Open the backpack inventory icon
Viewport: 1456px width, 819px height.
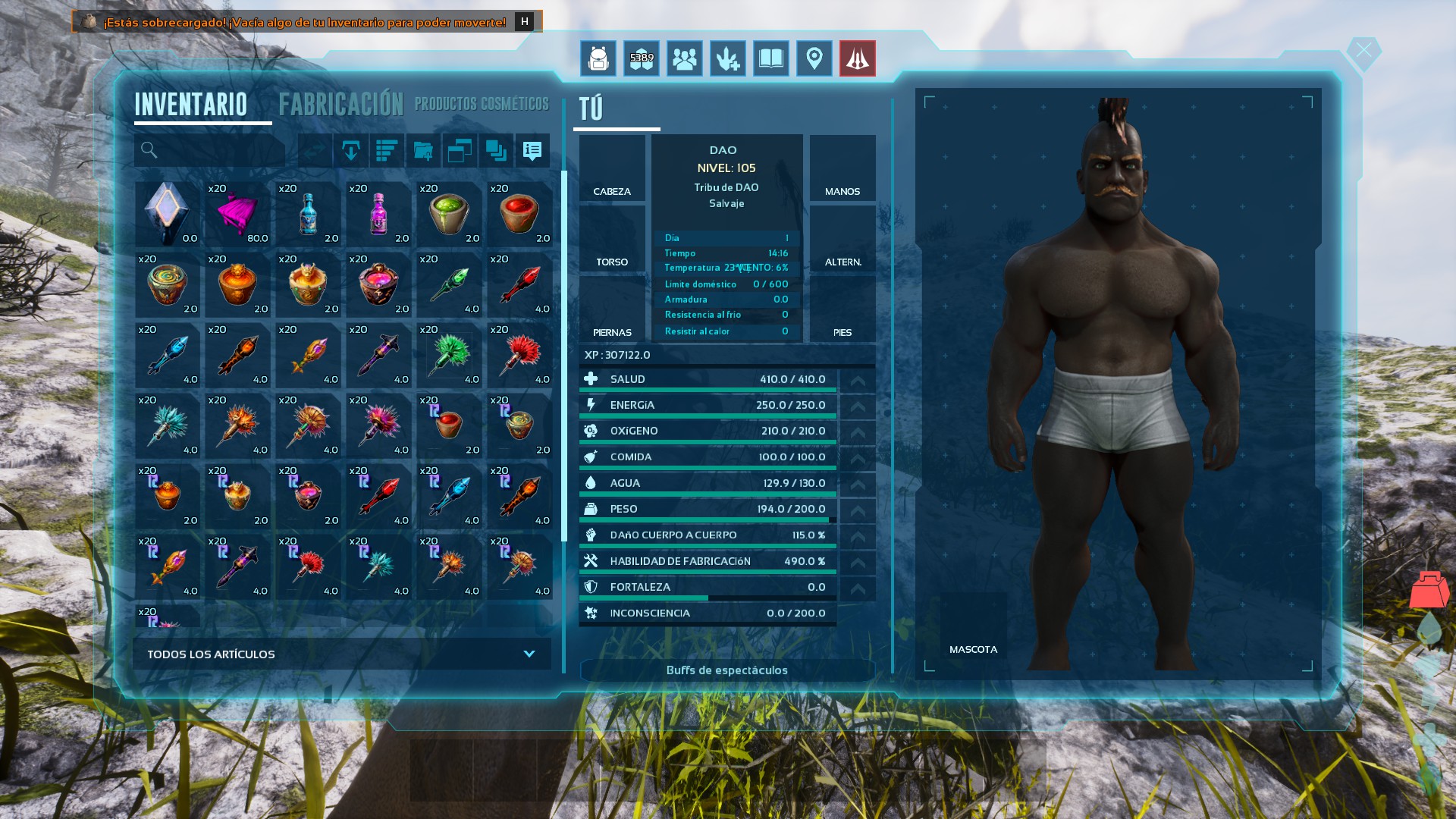coord(598,58)
